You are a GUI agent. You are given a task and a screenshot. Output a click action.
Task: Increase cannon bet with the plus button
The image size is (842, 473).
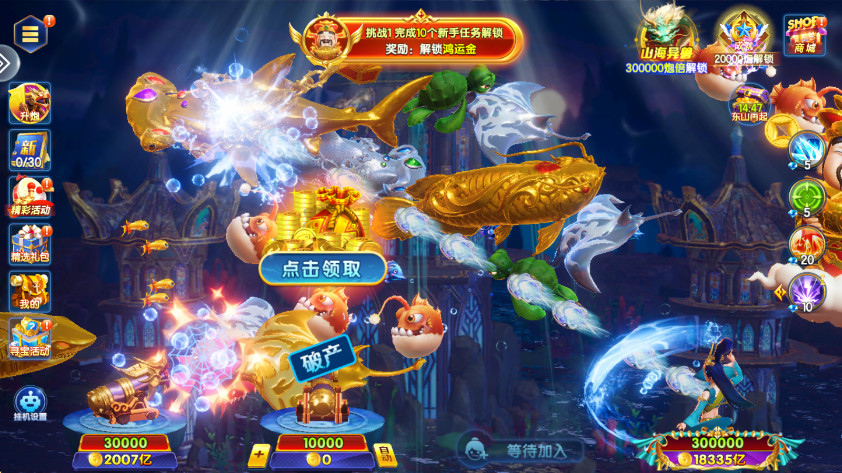pyautogui.click(x=259, y=458)
